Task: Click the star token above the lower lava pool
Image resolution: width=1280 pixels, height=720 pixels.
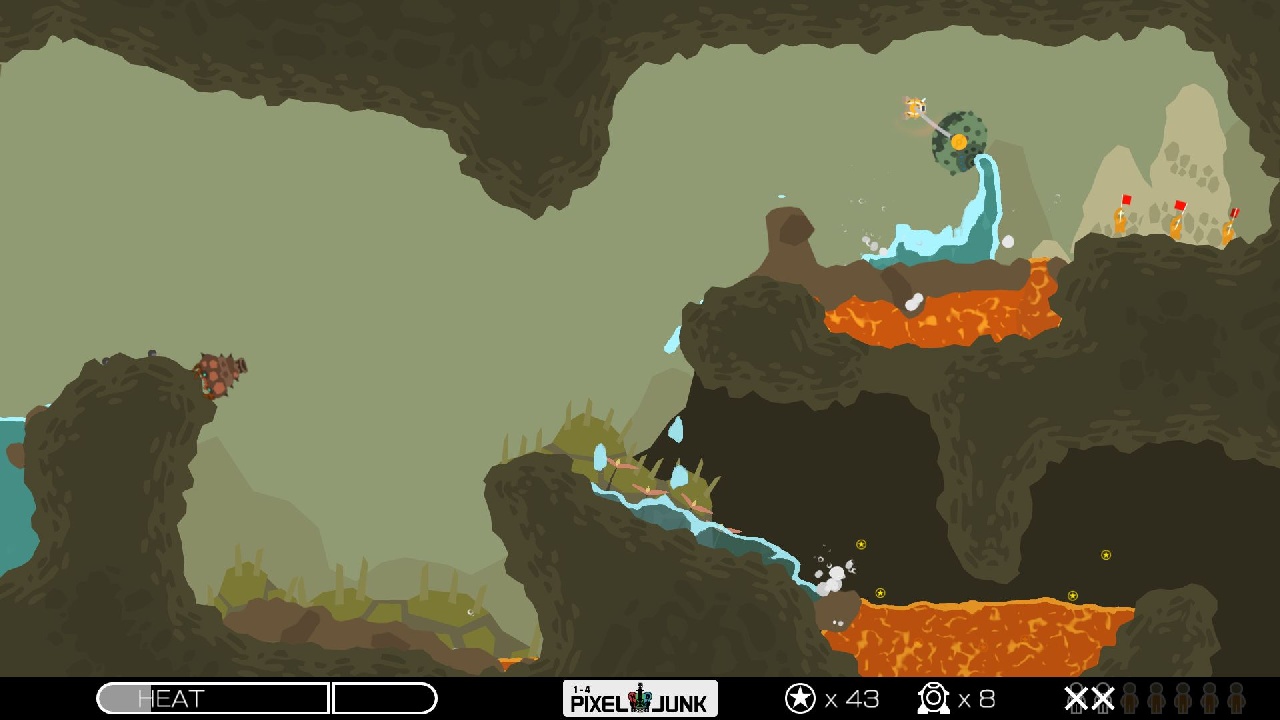Action: (880, 593)
